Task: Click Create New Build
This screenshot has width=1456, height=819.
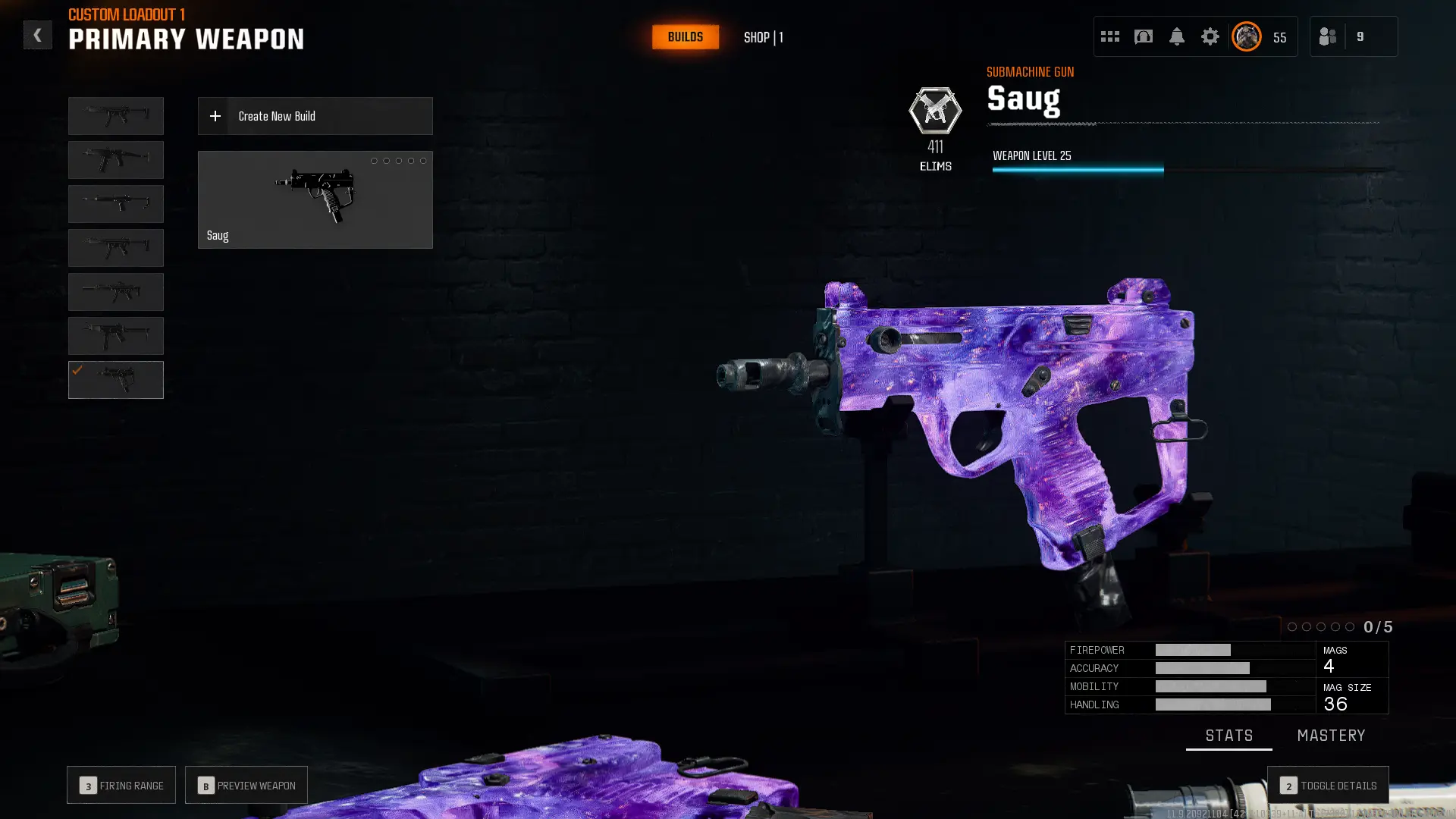Action: tap(315, 116)
